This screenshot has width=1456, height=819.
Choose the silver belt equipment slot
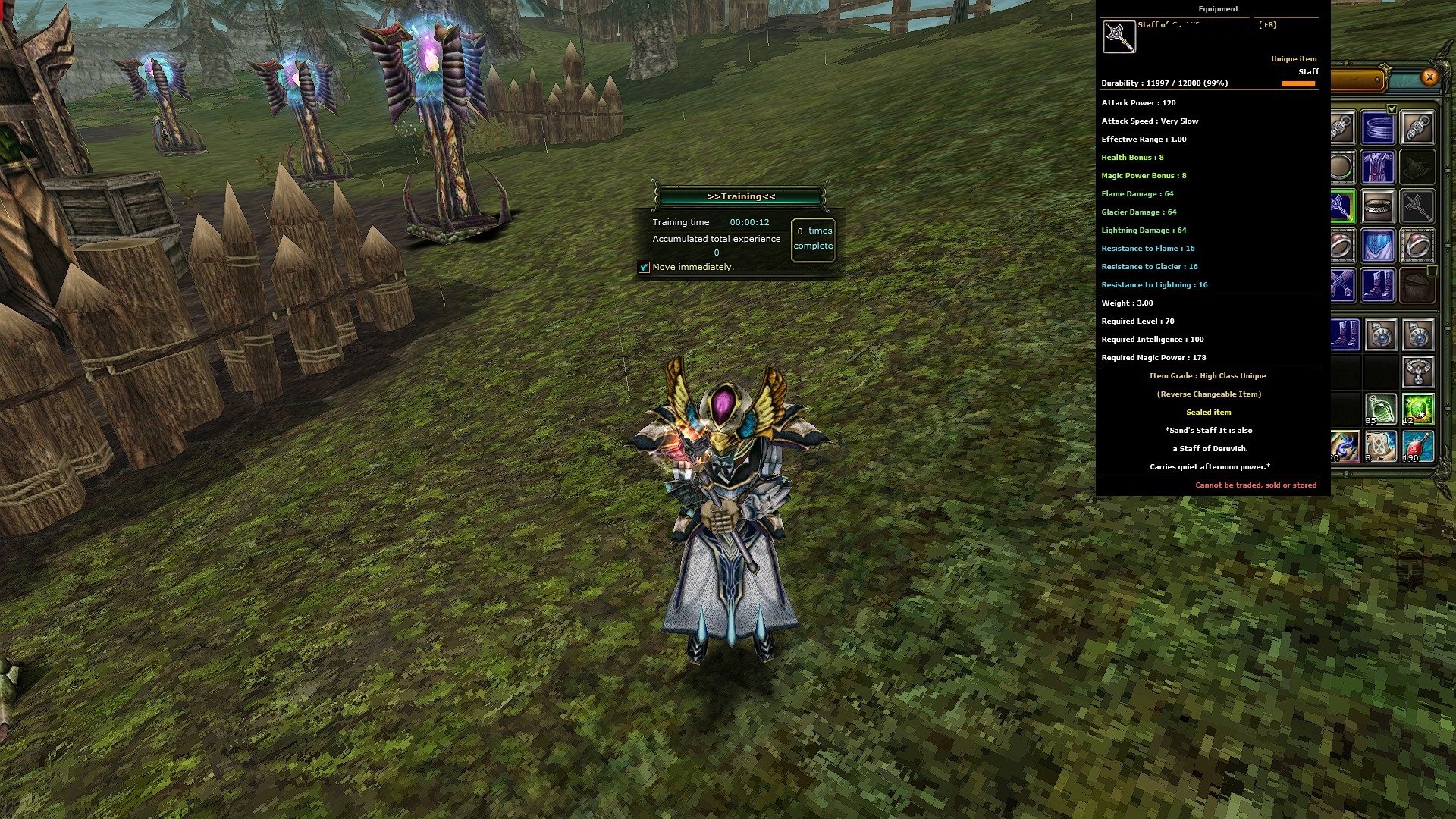pyautogui.click(x=1378, y=206)
